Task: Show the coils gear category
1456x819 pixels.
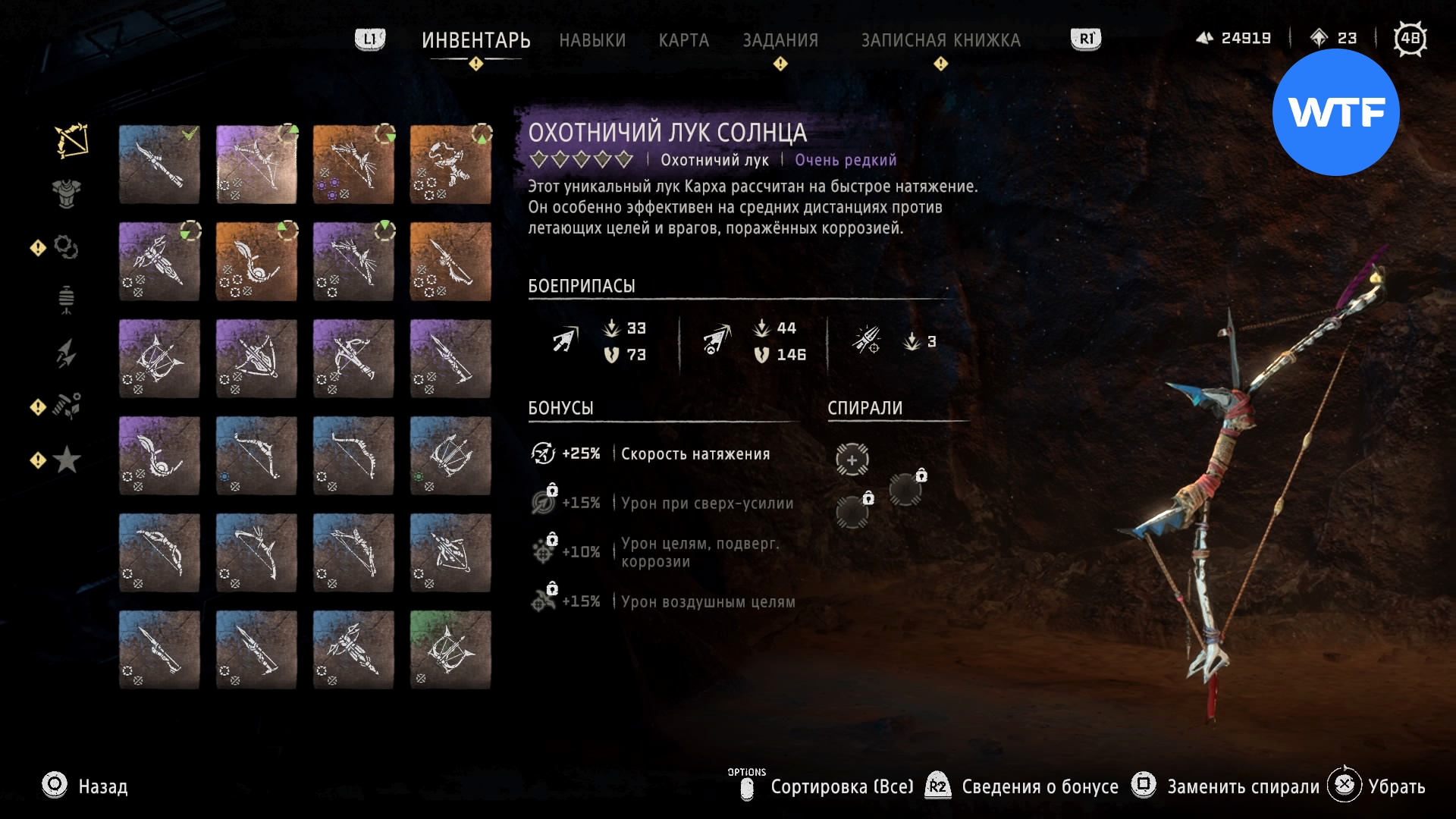Action: pyautogui.click(x=66, y=247)
